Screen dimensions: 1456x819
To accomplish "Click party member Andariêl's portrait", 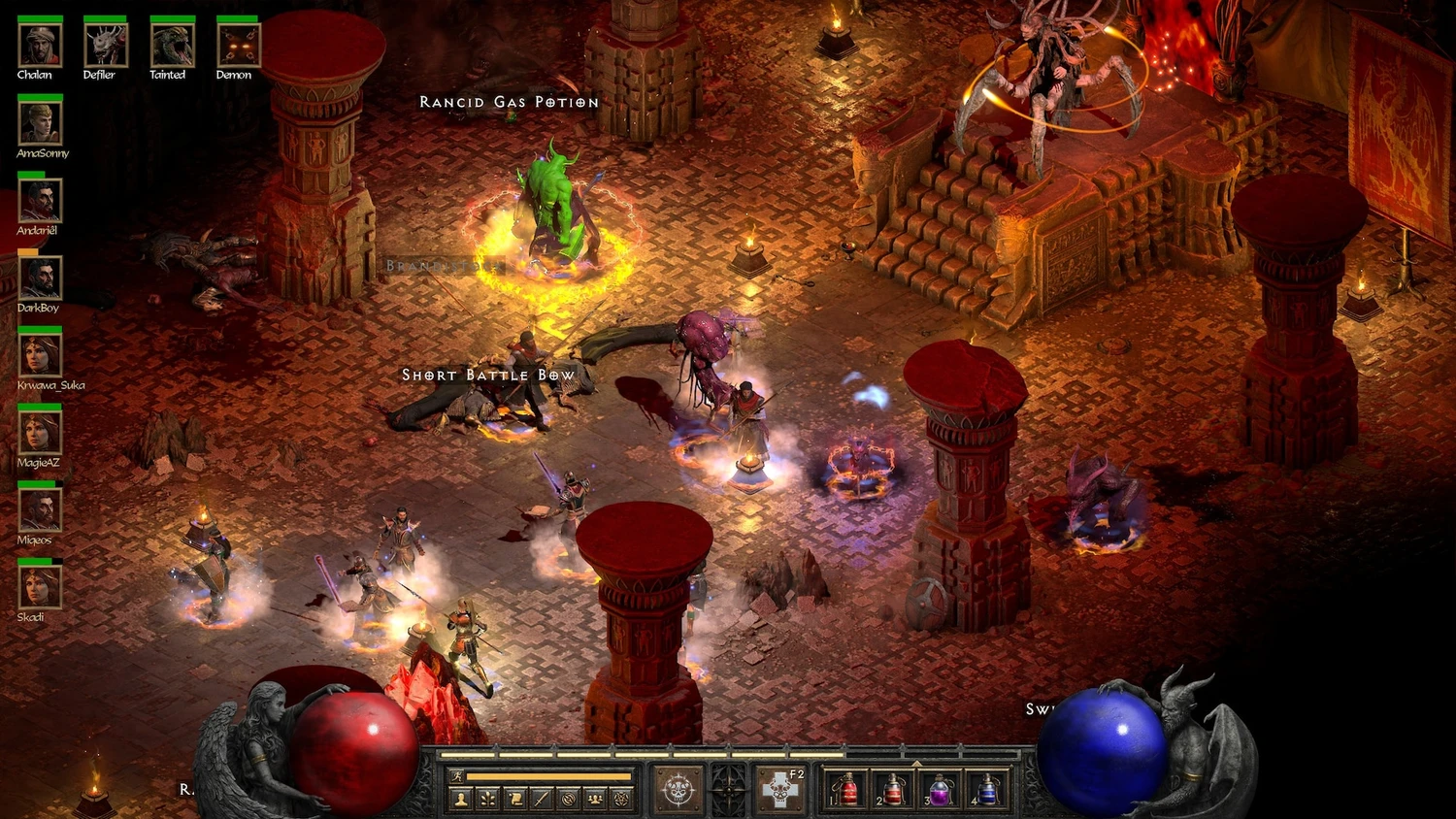I will coord(40,201).
